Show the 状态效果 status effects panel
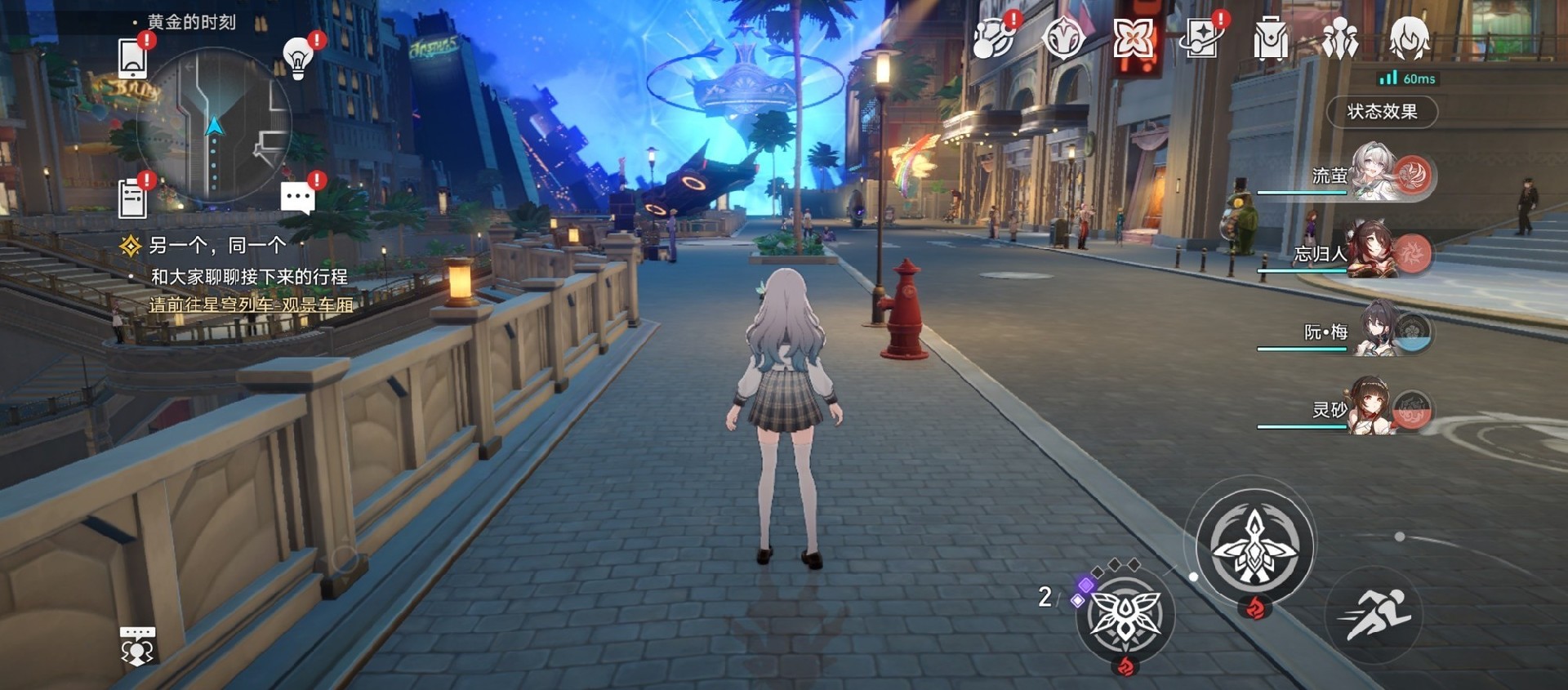1568x690 pixels. (x=1382, y=112)
